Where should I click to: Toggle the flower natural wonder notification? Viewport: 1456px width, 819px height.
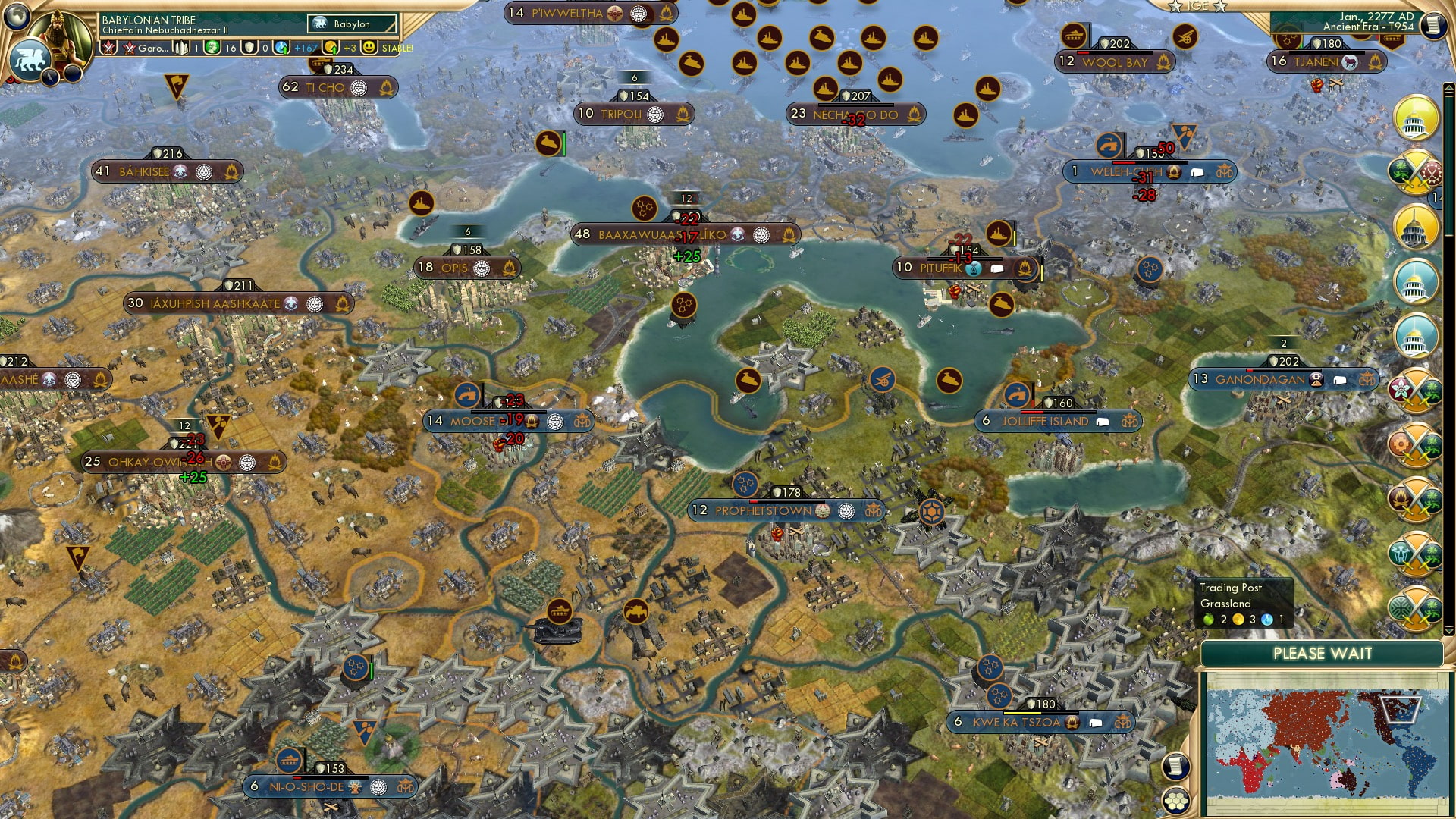point(1399,390)
